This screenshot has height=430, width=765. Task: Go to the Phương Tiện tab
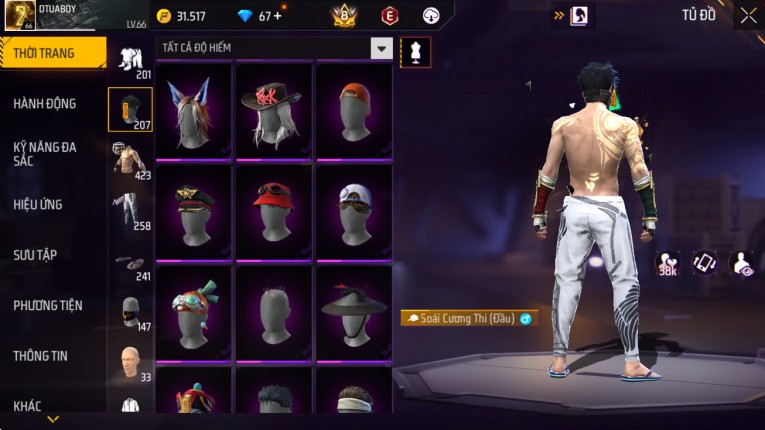click(x=48, y=305)
